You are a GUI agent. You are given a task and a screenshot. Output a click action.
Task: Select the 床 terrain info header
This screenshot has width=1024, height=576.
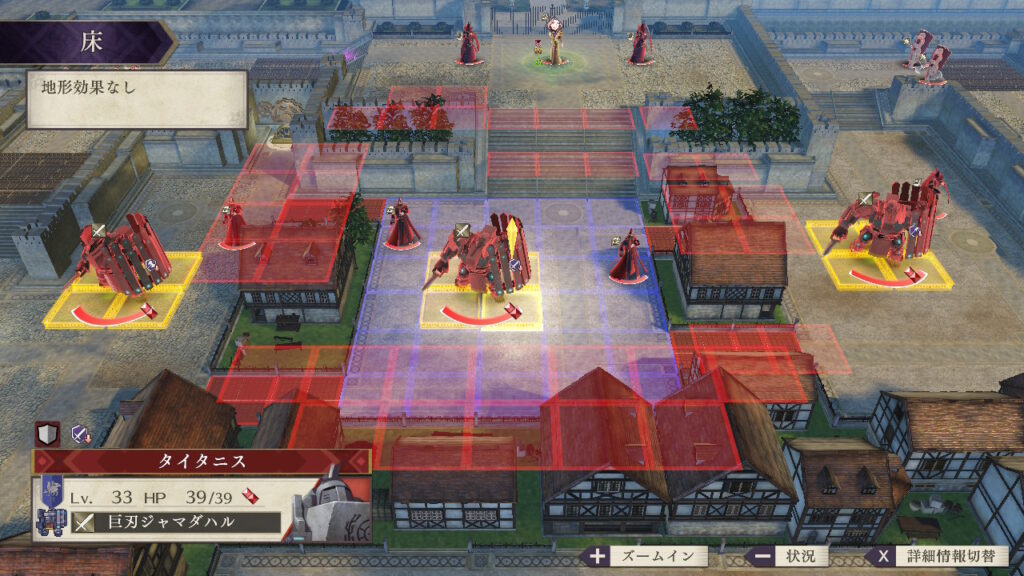(88, 42)
